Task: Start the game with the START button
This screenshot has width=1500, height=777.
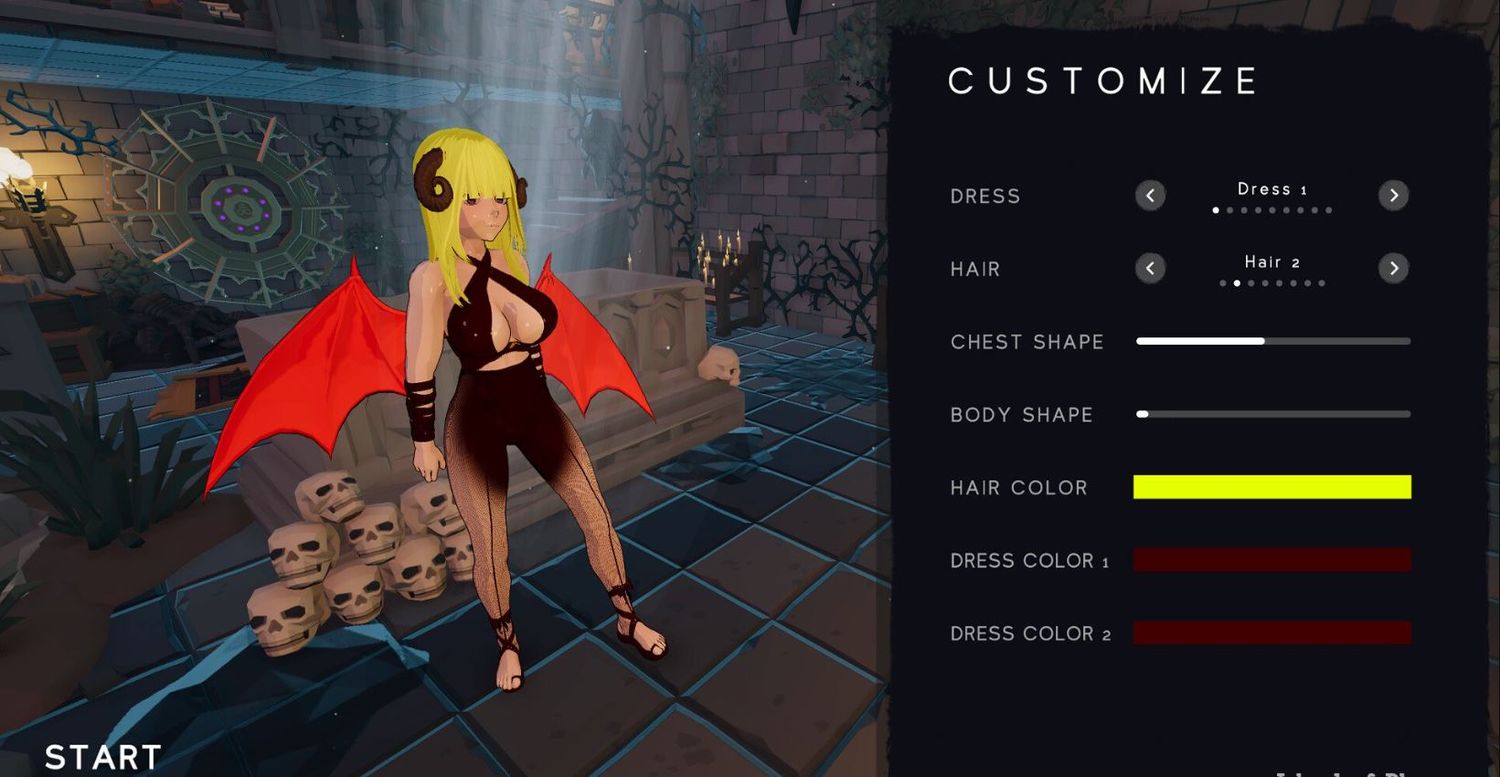Action: (103, 757)
